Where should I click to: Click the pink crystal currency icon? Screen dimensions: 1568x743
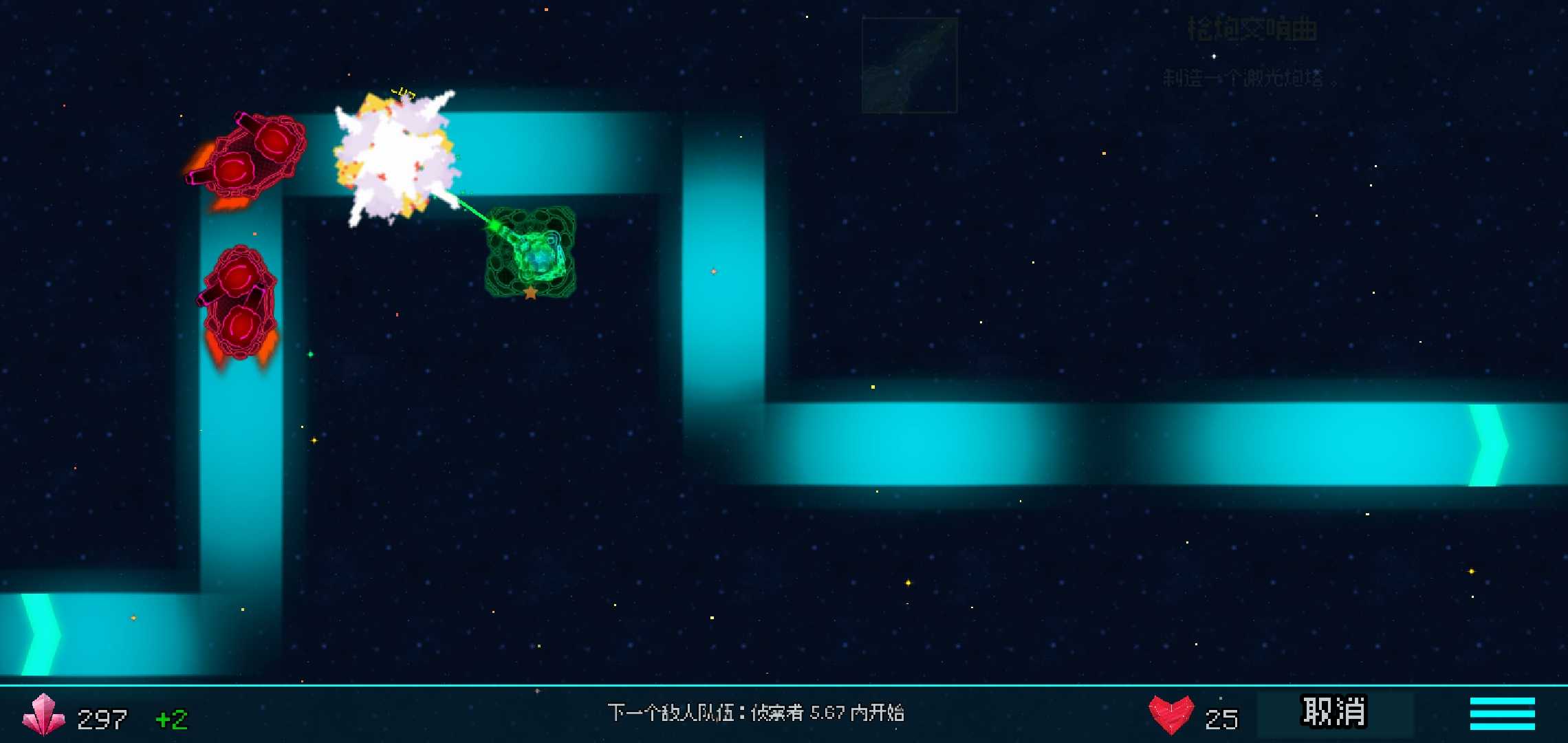(x=43, y=718)
